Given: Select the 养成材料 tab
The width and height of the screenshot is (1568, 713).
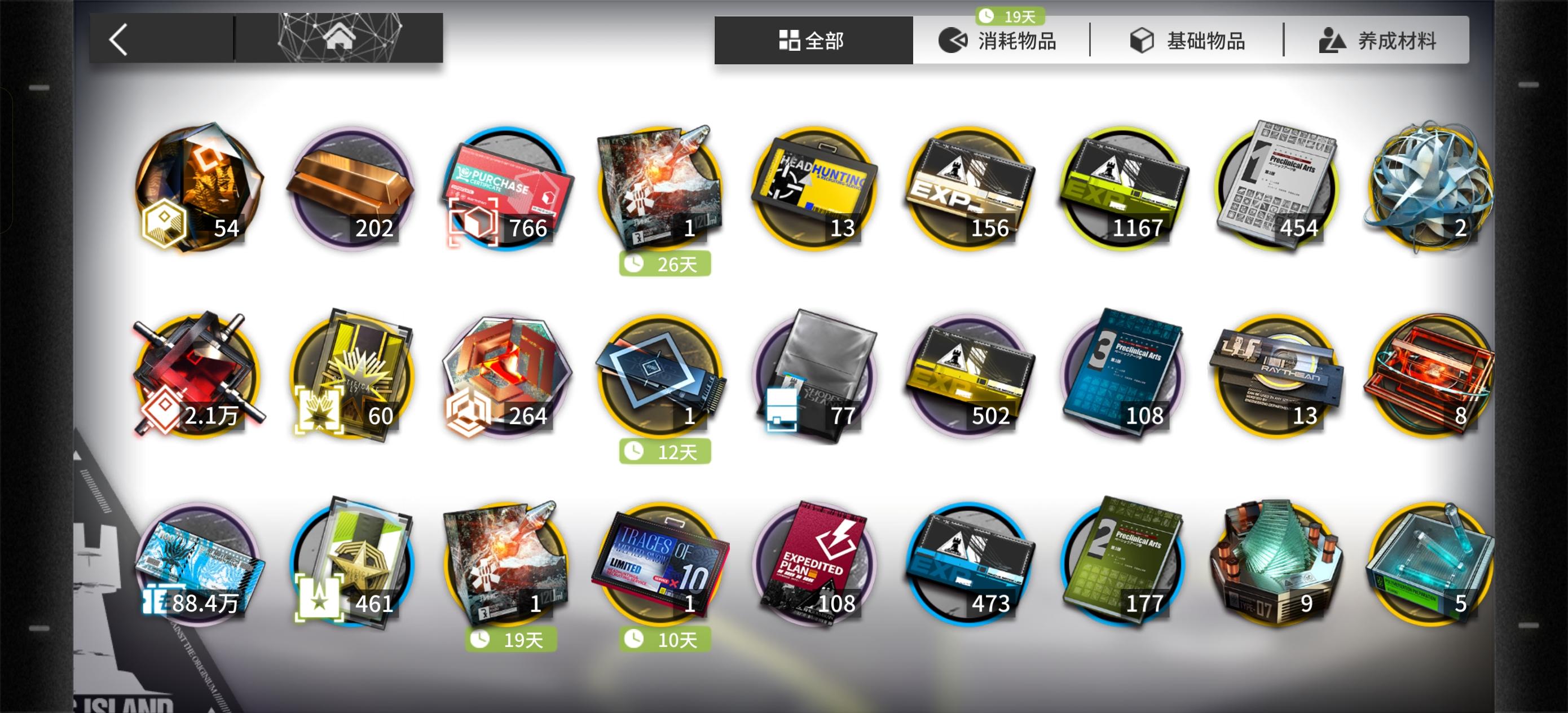Looking at the screenshot, I should click(x=1388, y=40).
